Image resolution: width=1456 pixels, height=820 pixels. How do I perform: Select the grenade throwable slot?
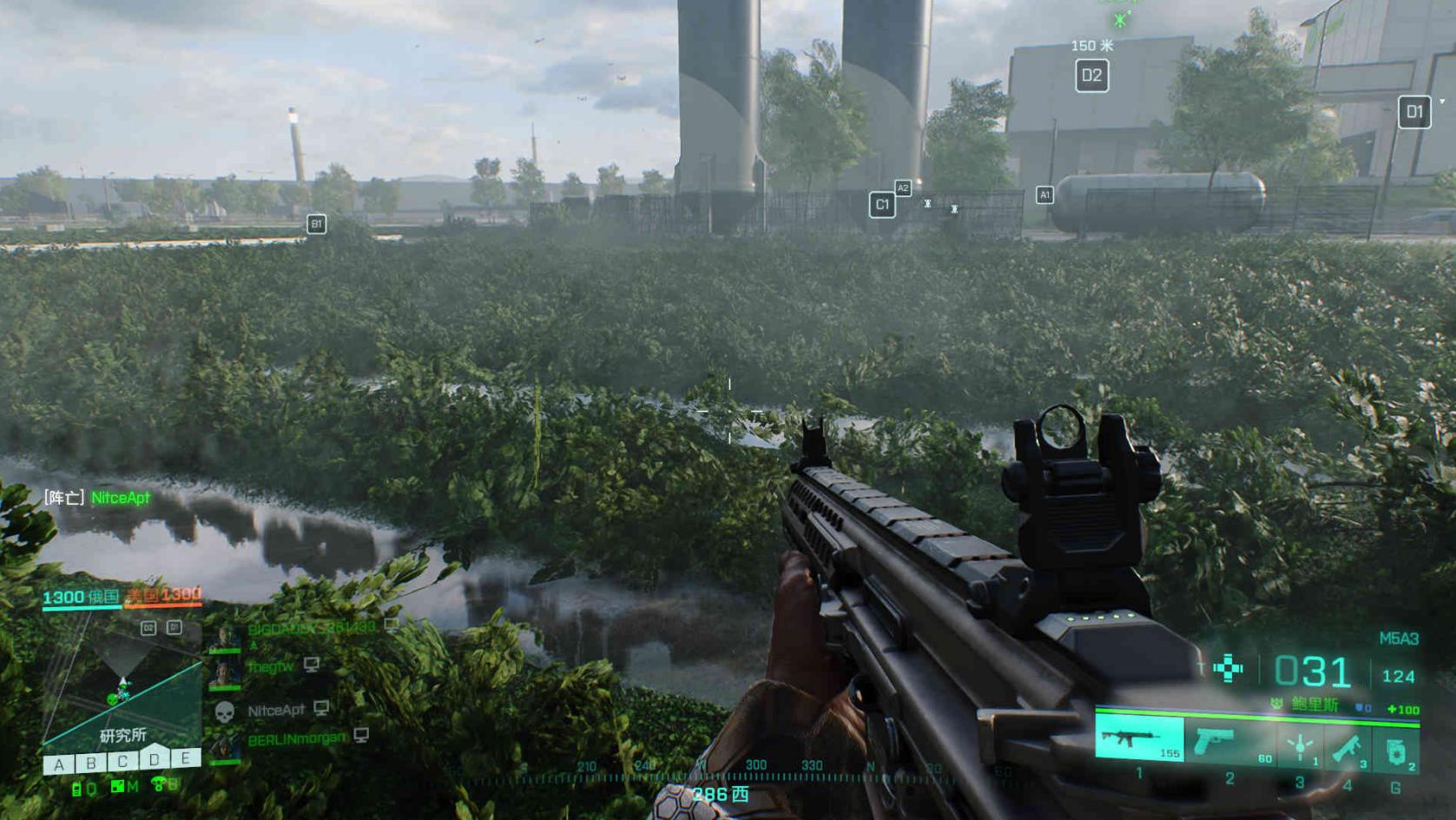click(1395, 750)
